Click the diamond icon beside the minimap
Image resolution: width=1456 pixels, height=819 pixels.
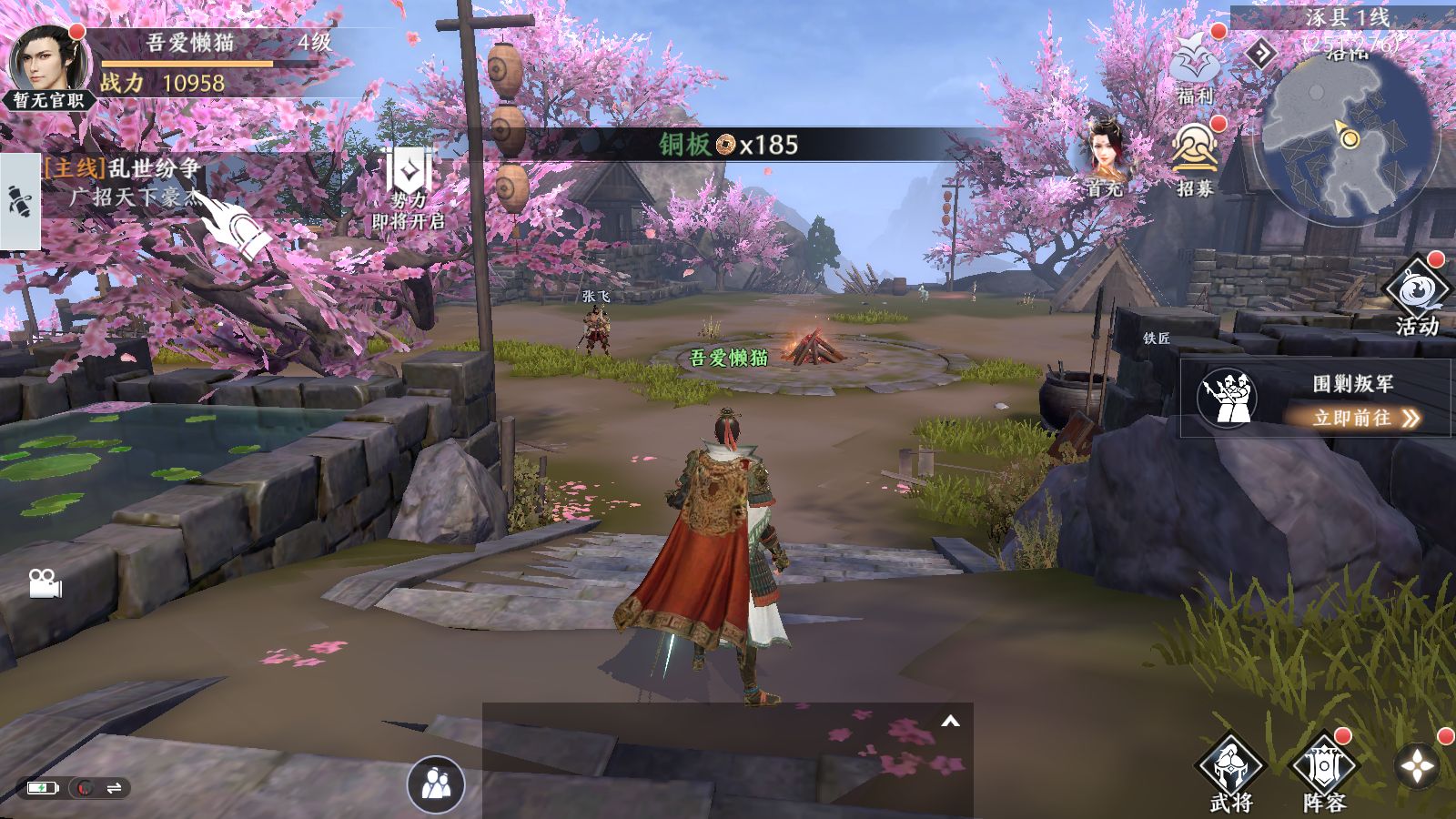1260,55
